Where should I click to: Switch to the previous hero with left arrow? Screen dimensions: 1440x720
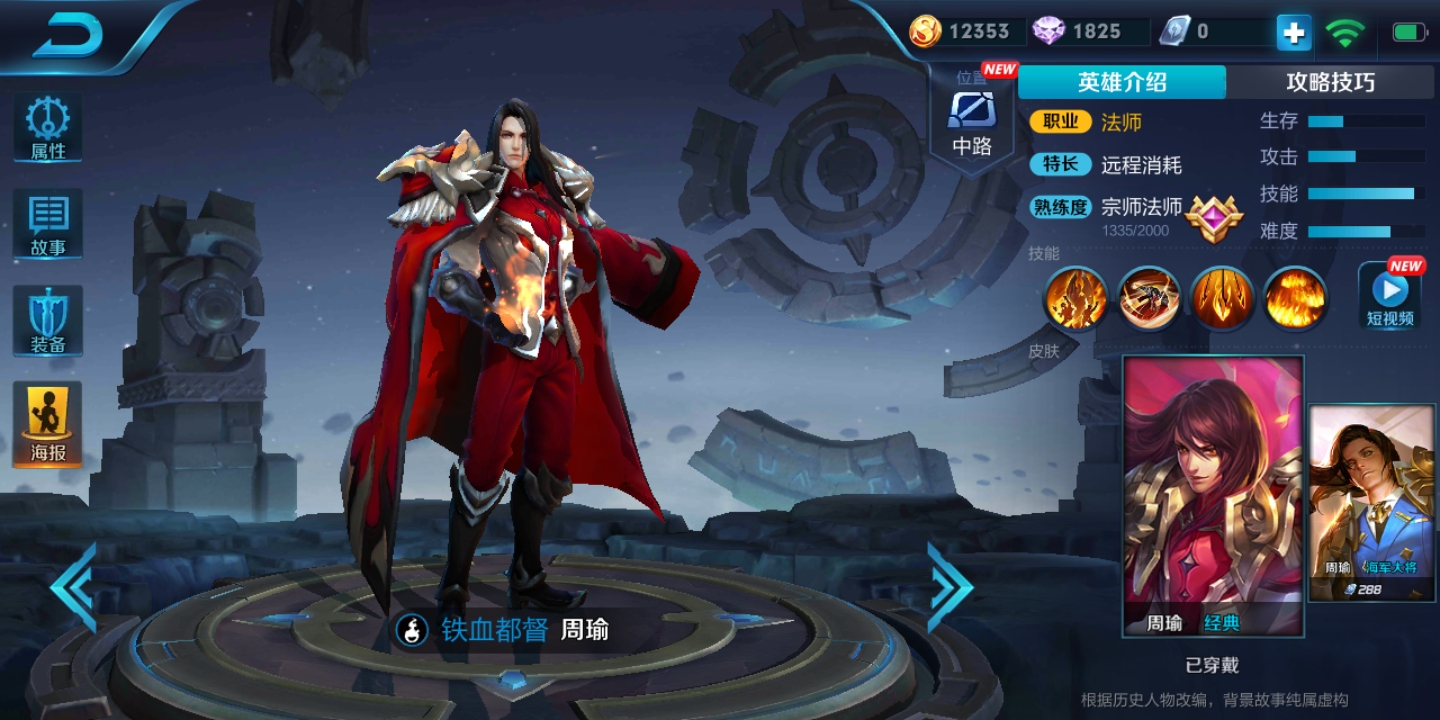point(73,588)
